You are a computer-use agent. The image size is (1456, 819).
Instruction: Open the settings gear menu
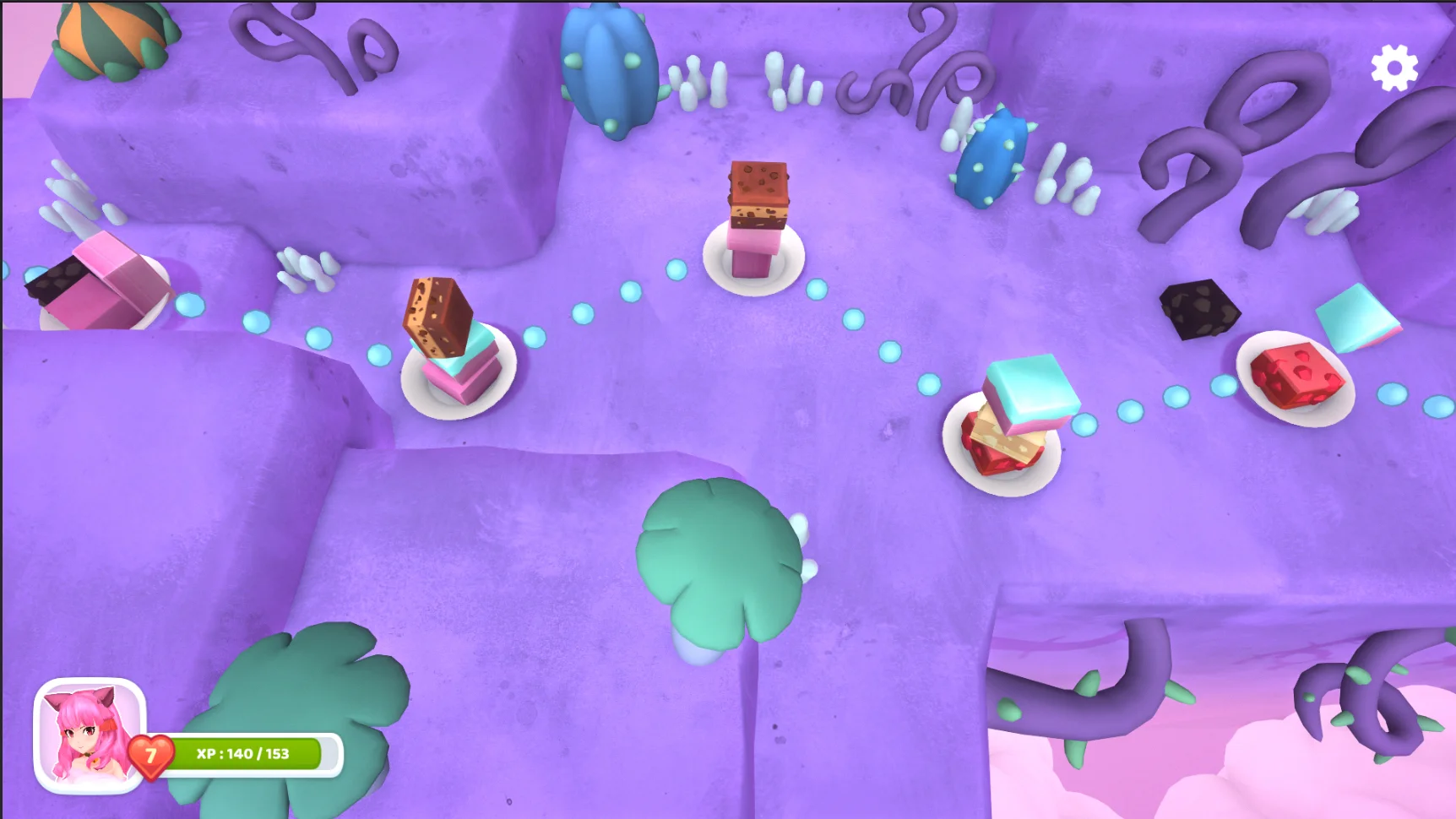pyautogui.click(x=1394, y=68)
